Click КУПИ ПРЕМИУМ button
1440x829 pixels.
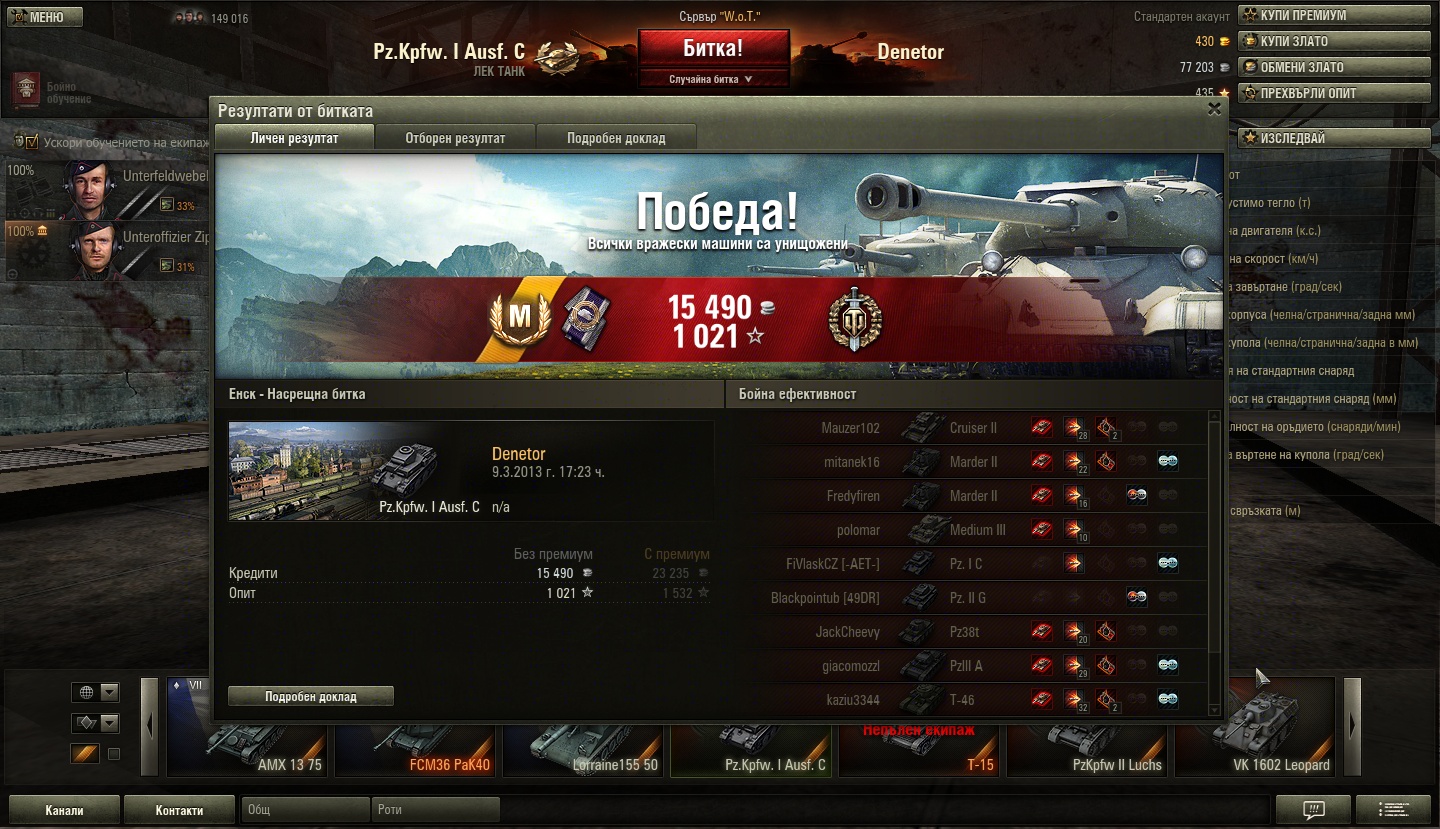coord(1334,15)
